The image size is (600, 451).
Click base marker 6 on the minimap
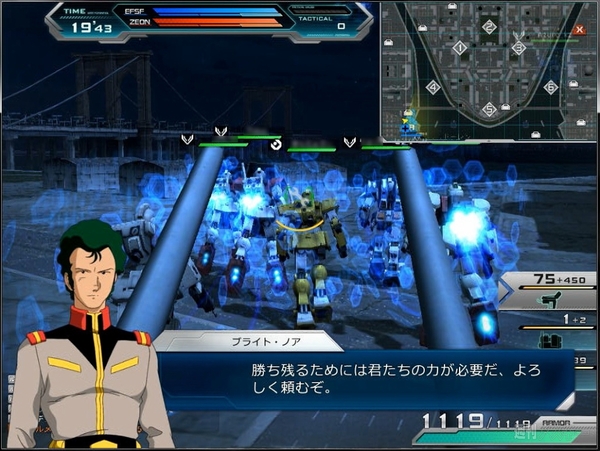tap(550, 87)
